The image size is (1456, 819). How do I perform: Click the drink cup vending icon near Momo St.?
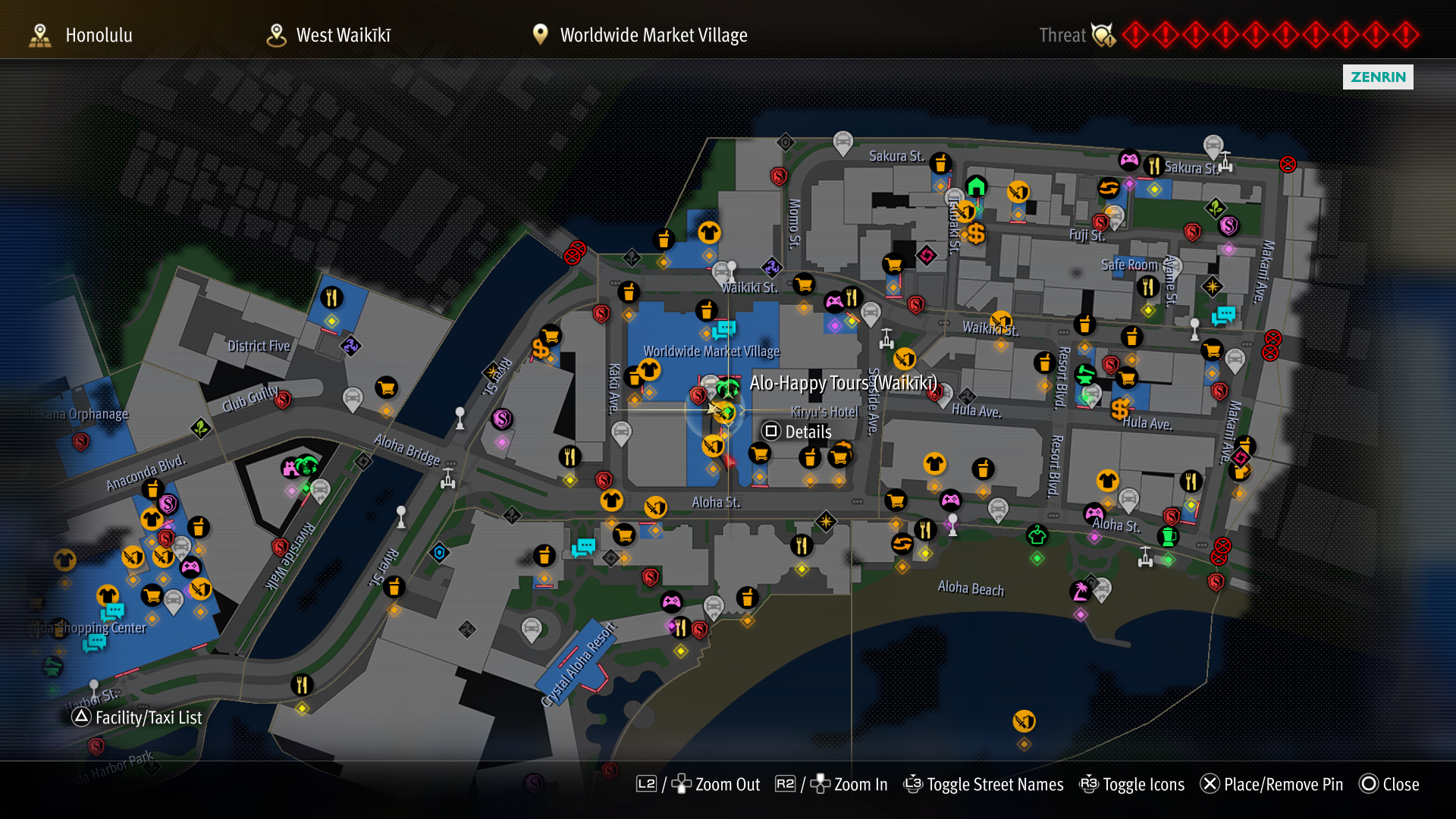click(x=708, y=309)
